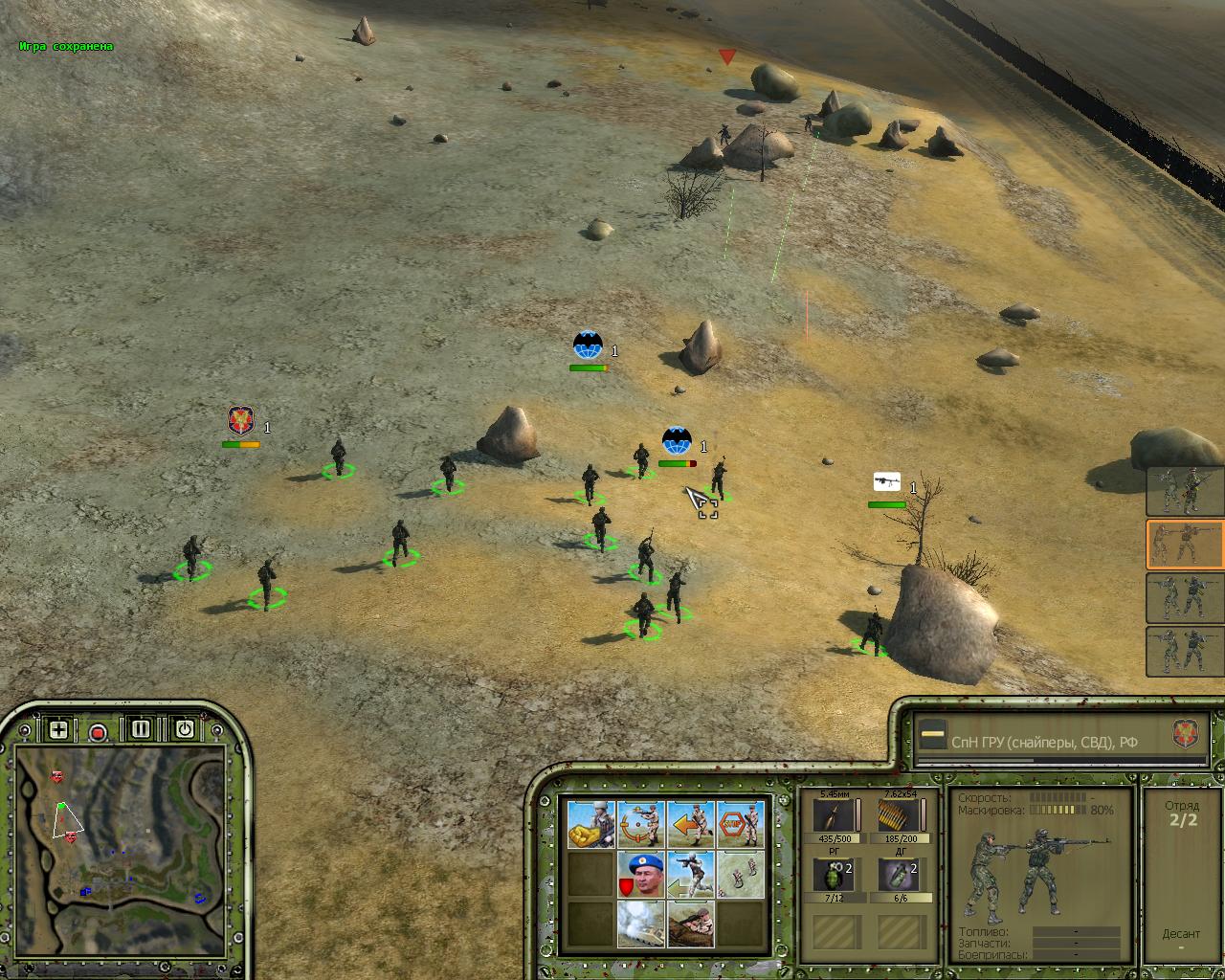Click the red shield squad marker over the troops
Viewport: 1225px width, 980px height.
click(x=240, y=421)
